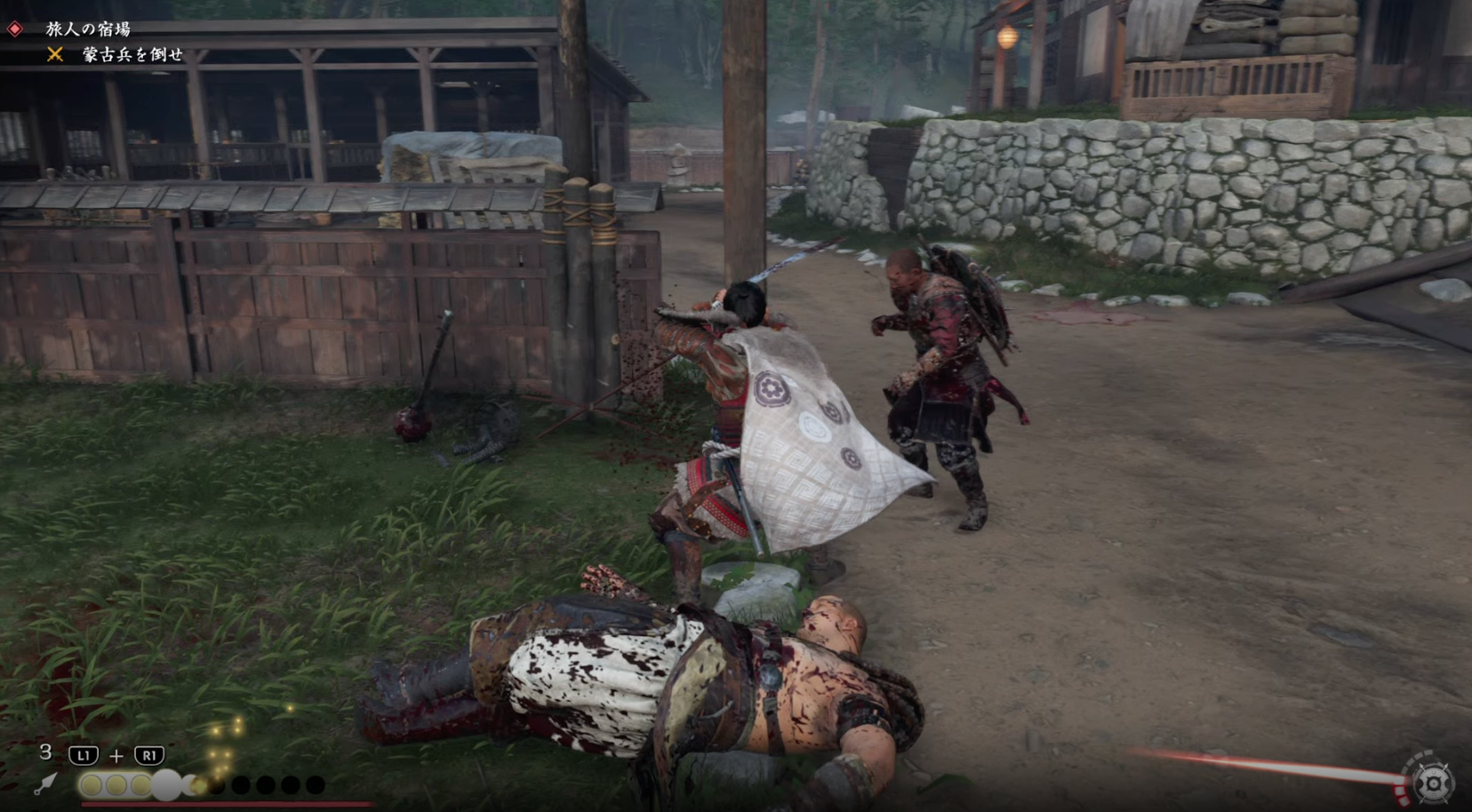1472x812 pixels.
Task: Select the crossed swords objective icon
Action: point(55,55)
